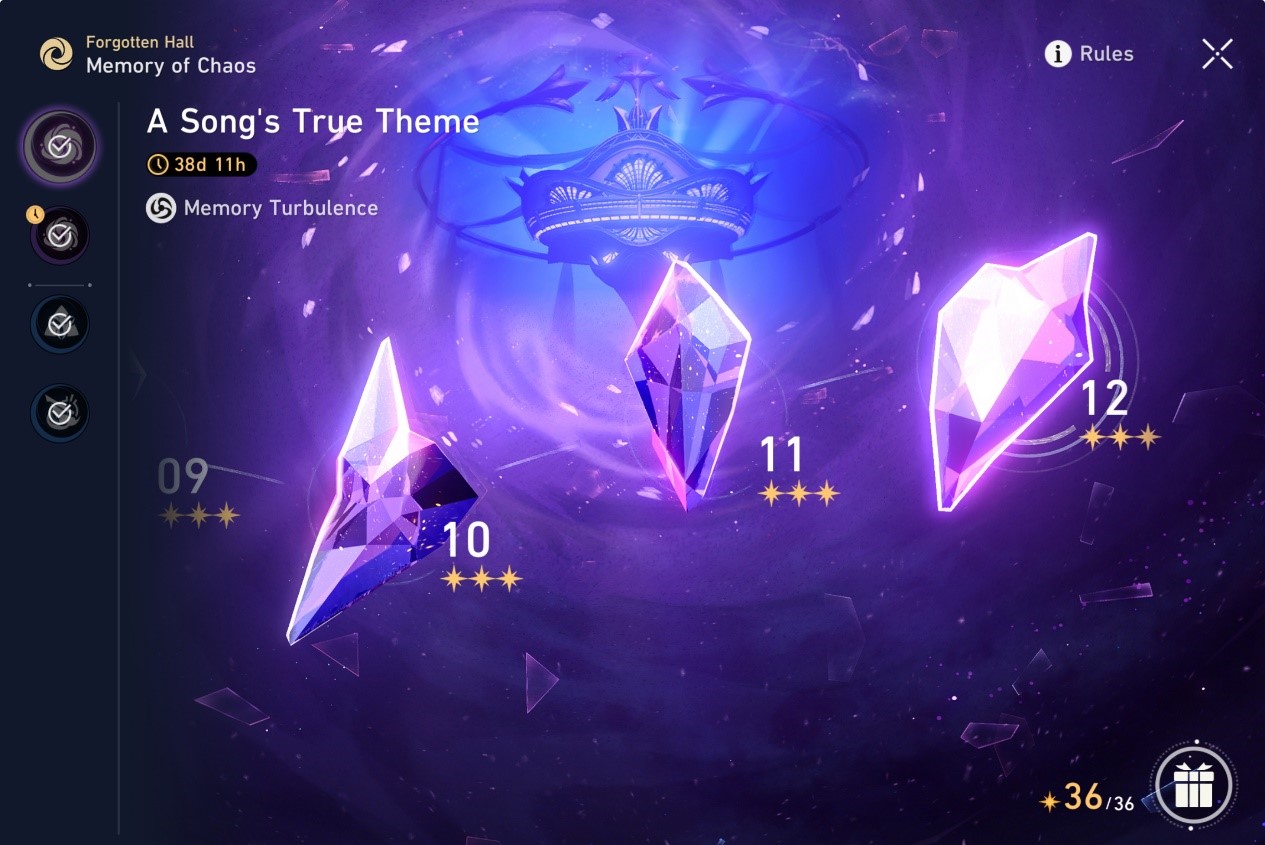Viewport: 1265px width, 845px height.
Task: View Memory Turbulence details
Action: click(x=263, y=208)
